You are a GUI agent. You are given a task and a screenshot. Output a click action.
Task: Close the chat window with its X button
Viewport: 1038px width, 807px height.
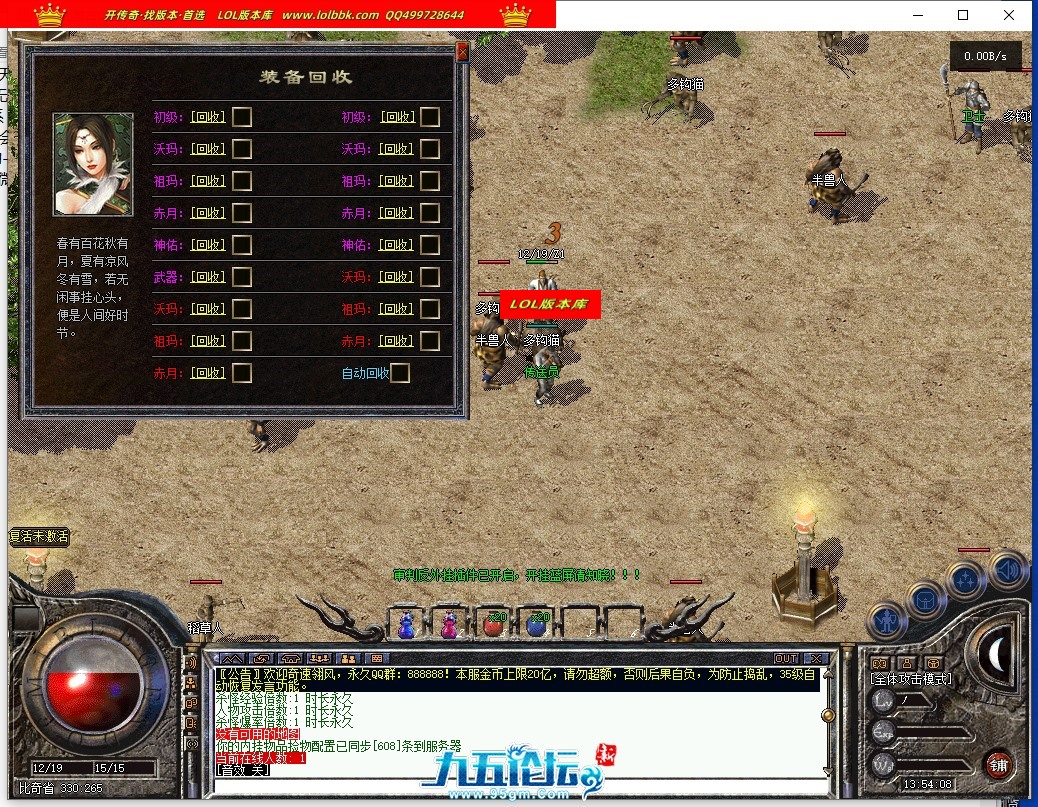[x=815, y=658]
